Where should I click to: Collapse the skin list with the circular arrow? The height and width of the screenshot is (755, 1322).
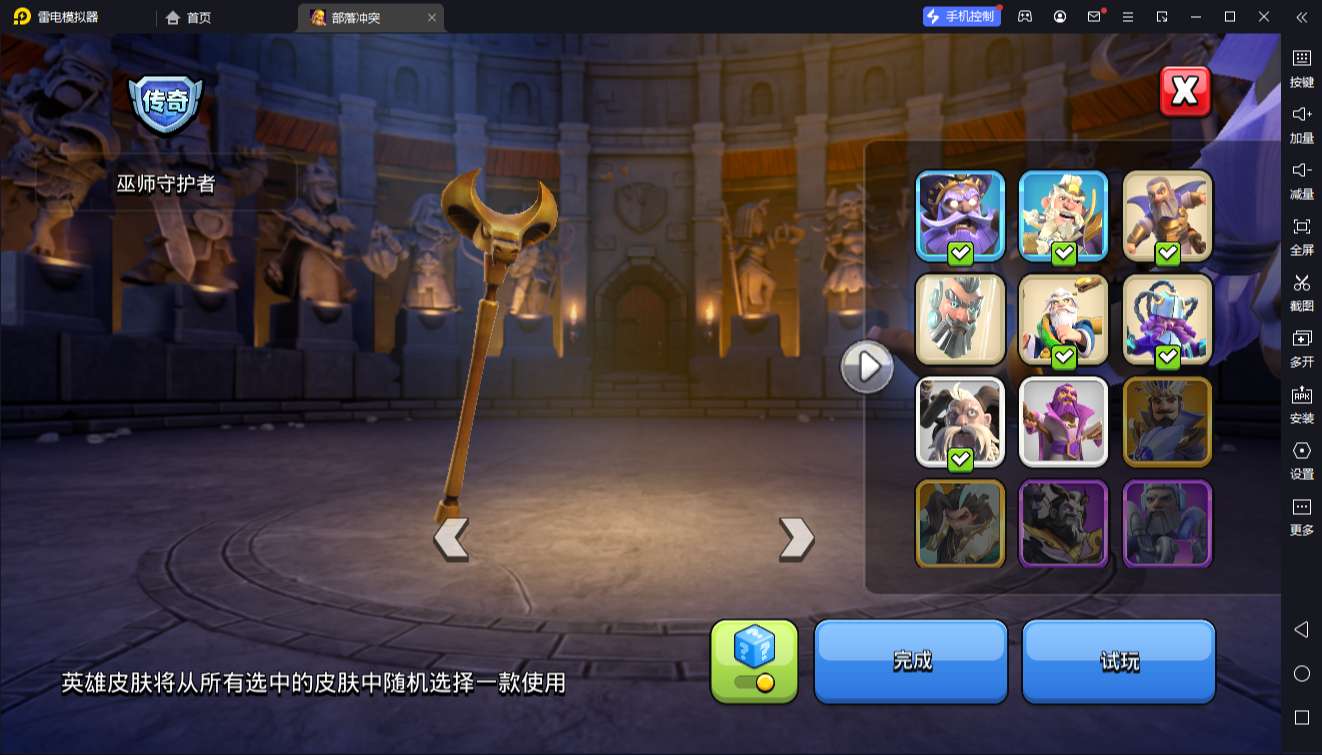(x=866, y=367)
